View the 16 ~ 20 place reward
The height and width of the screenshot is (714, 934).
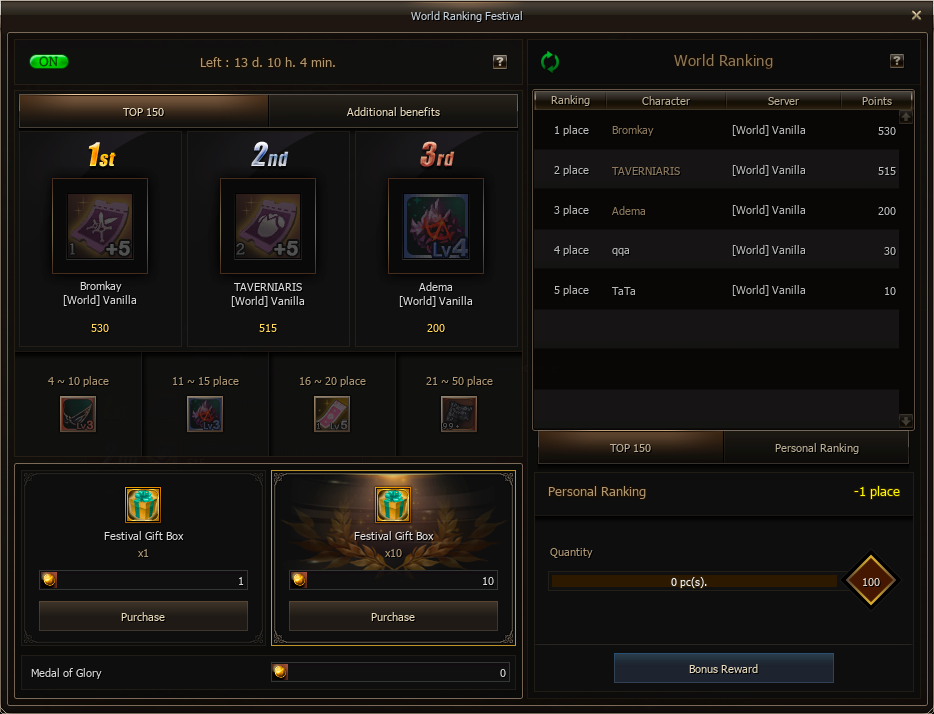click(x=332, y=413)
